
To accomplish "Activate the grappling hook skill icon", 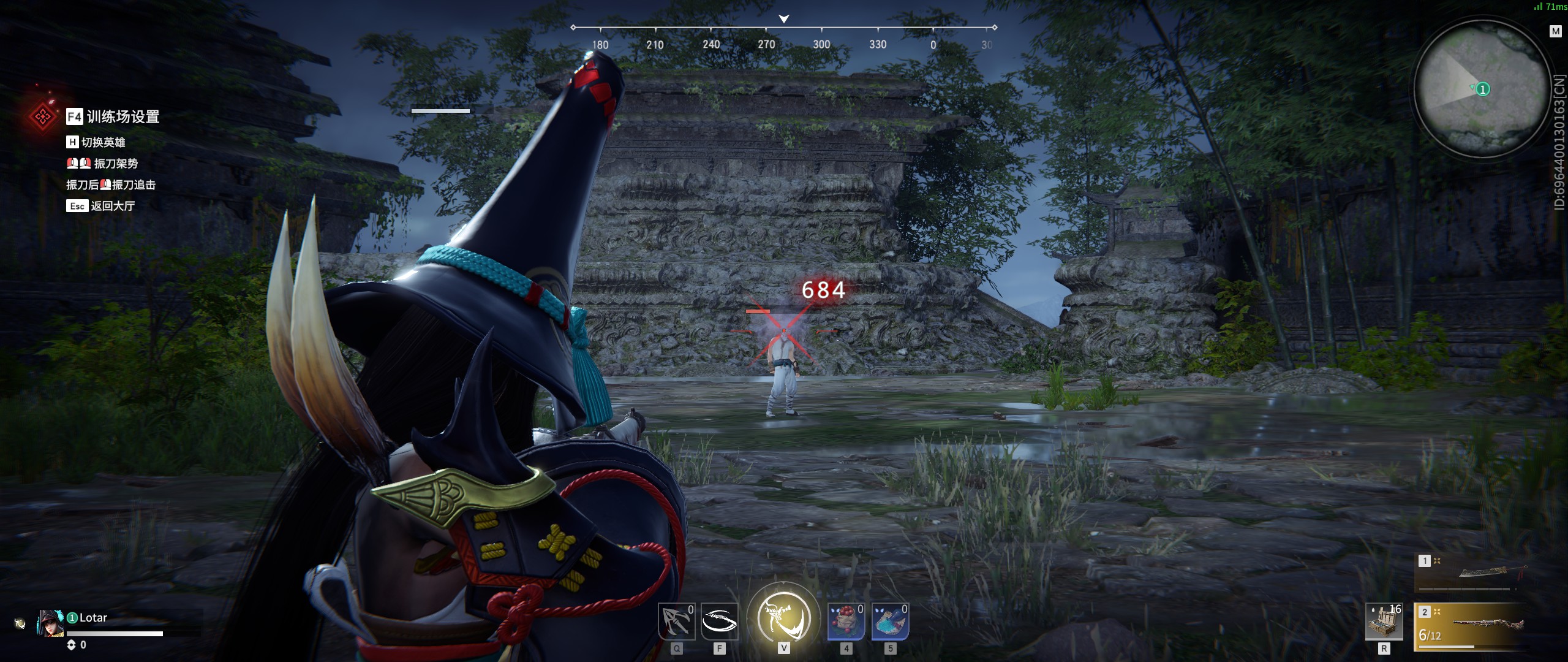I will 676,622.
